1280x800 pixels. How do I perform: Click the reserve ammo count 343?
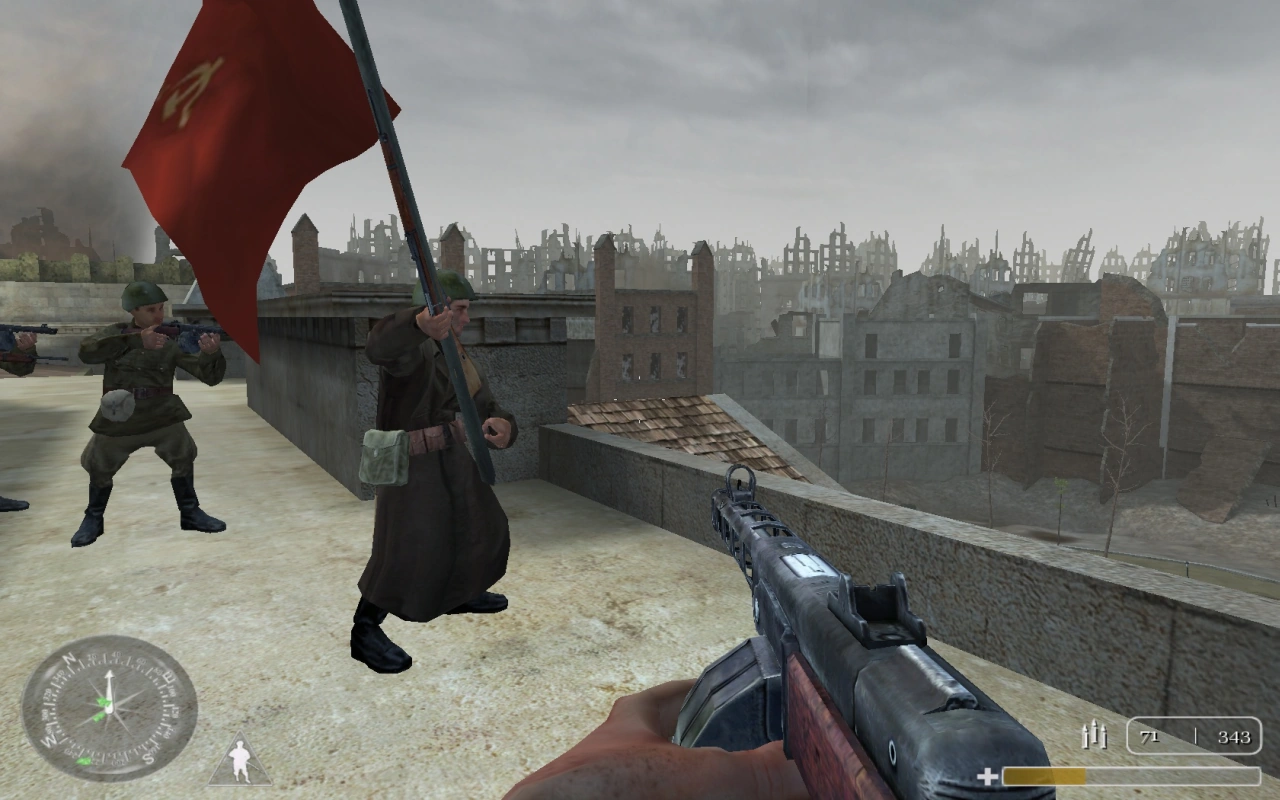coord(1236,738)
